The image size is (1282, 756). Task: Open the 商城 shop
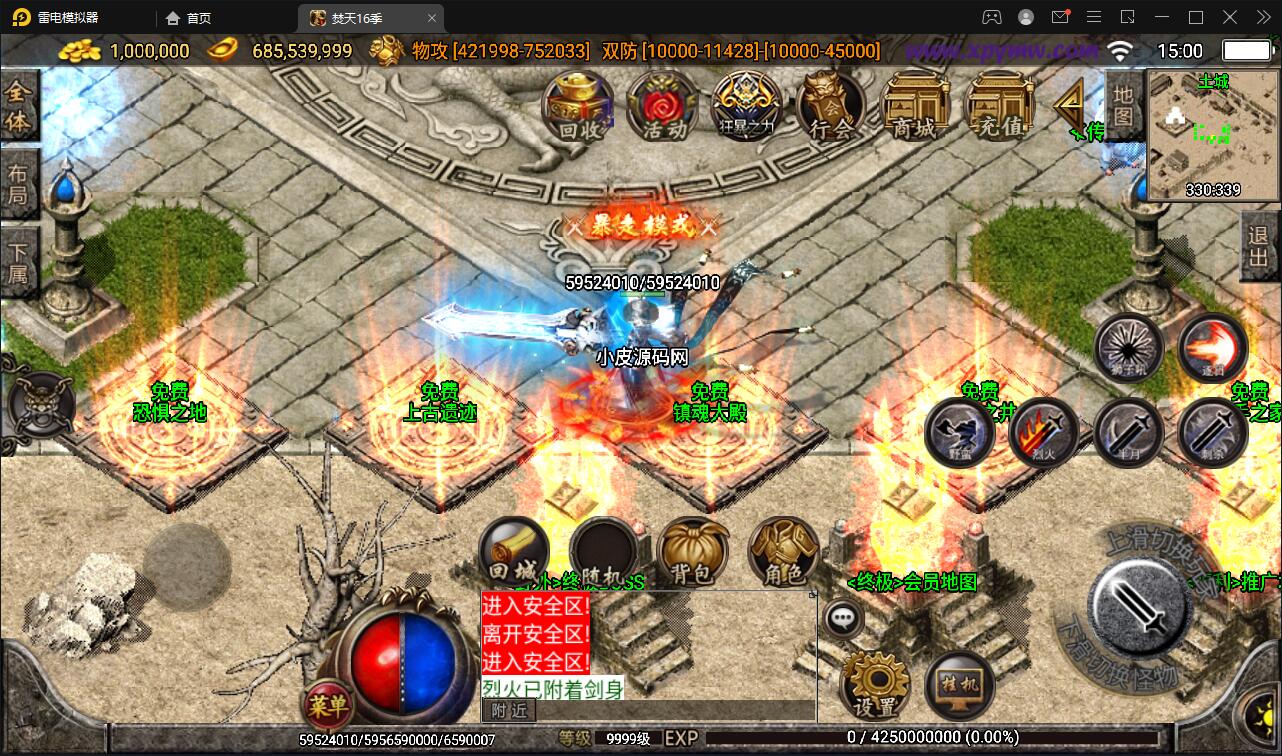pos(915,104)
